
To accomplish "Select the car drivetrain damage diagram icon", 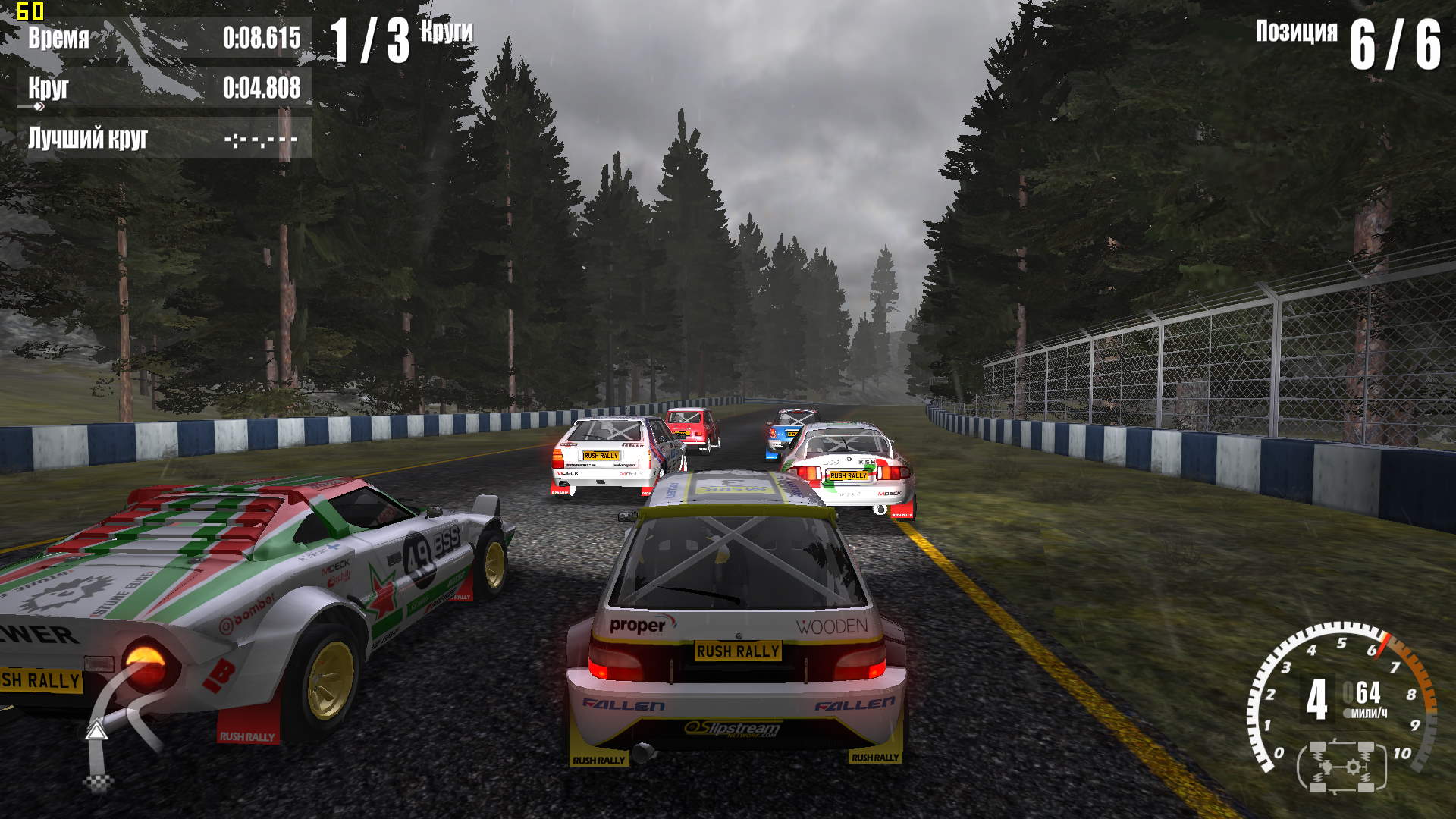I will (1341, 767).
